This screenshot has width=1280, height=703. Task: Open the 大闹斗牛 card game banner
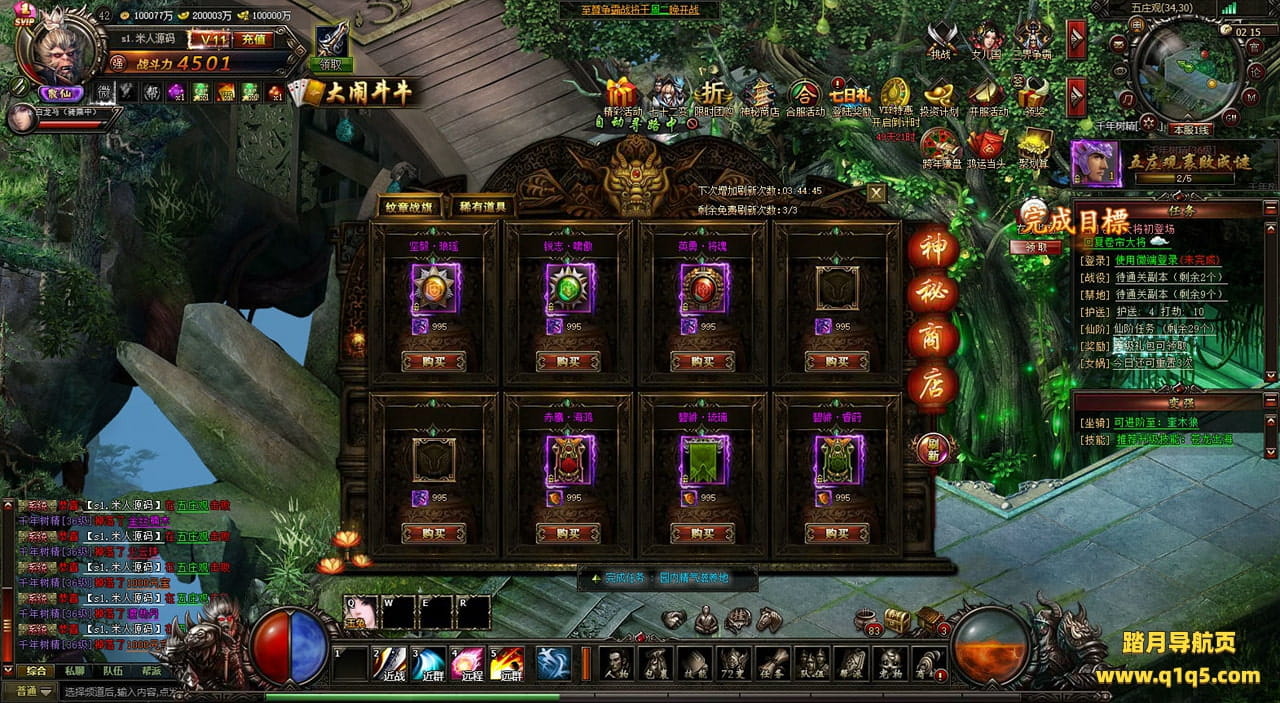click(356, 93)
